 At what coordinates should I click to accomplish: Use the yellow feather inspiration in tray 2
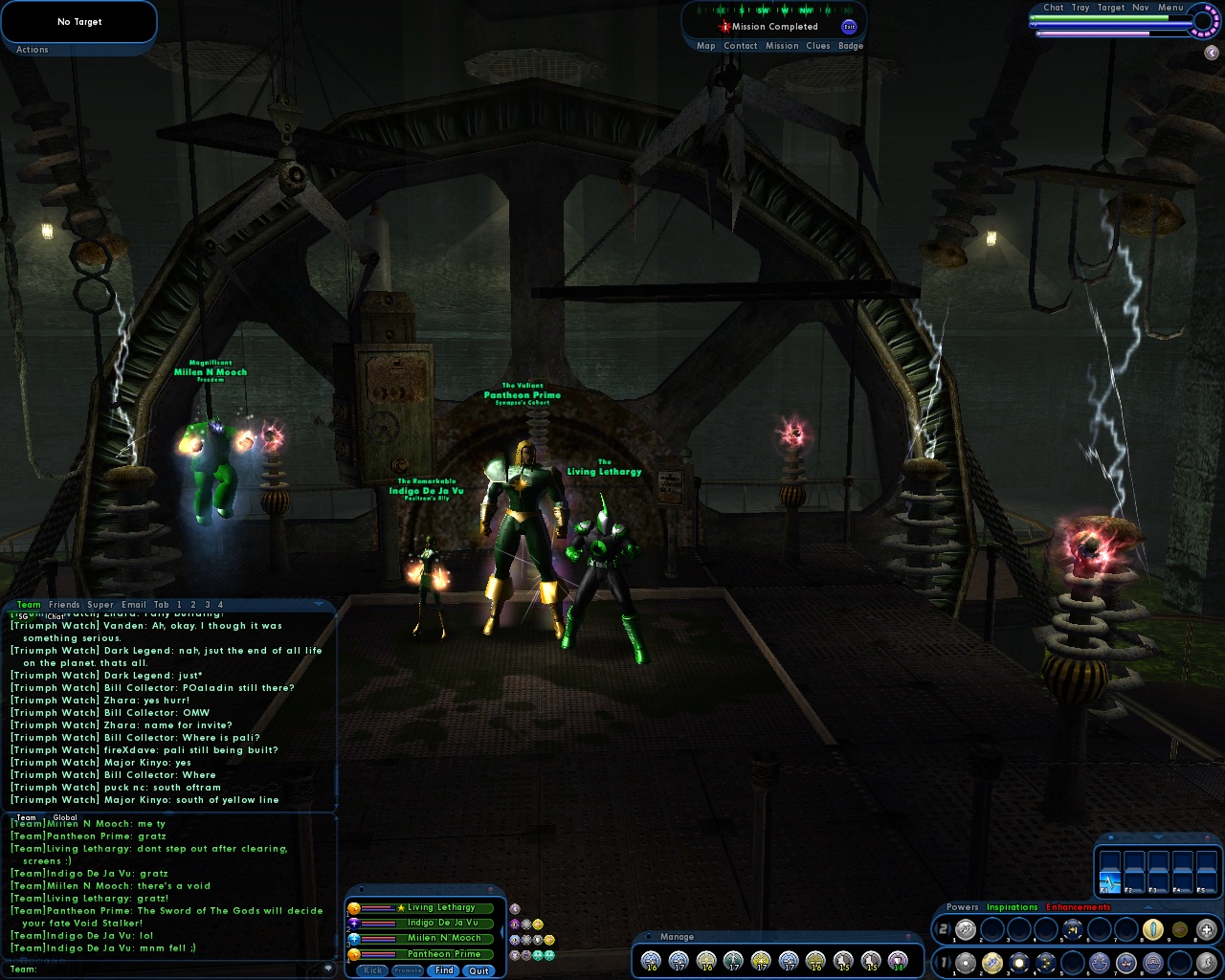(1152, 929)
